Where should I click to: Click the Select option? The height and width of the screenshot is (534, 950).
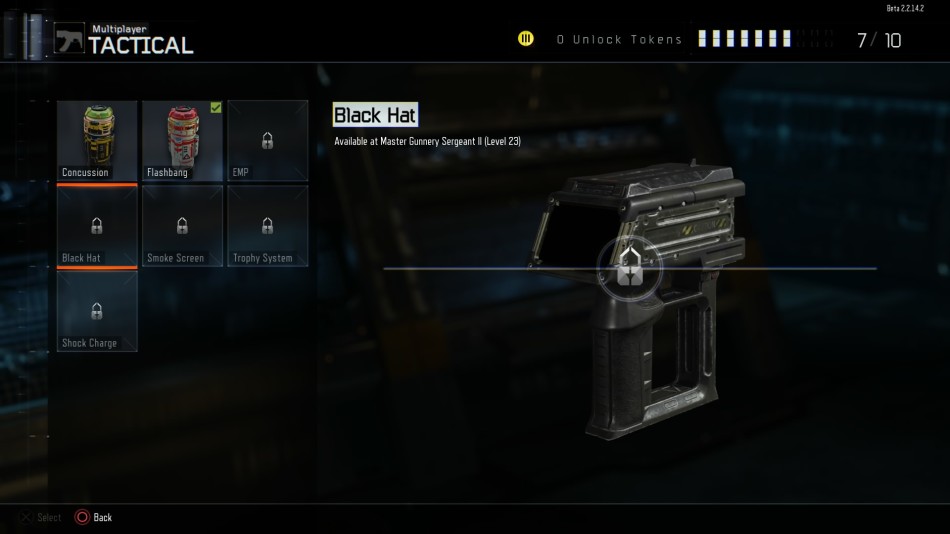(x=40, y=517)
